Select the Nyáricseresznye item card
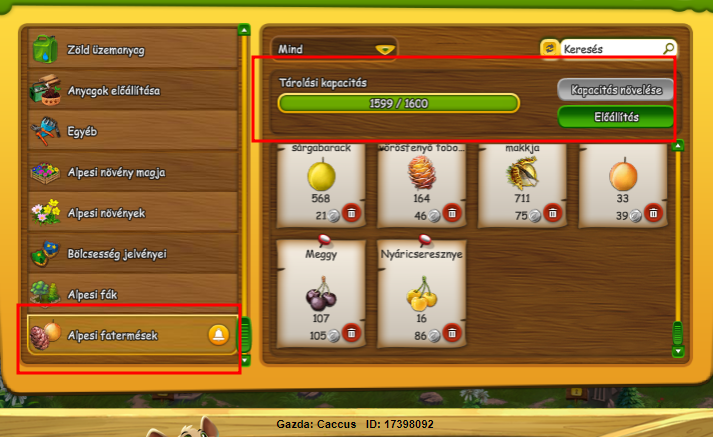Screen dimensions: 713x437 pos(421,292)
